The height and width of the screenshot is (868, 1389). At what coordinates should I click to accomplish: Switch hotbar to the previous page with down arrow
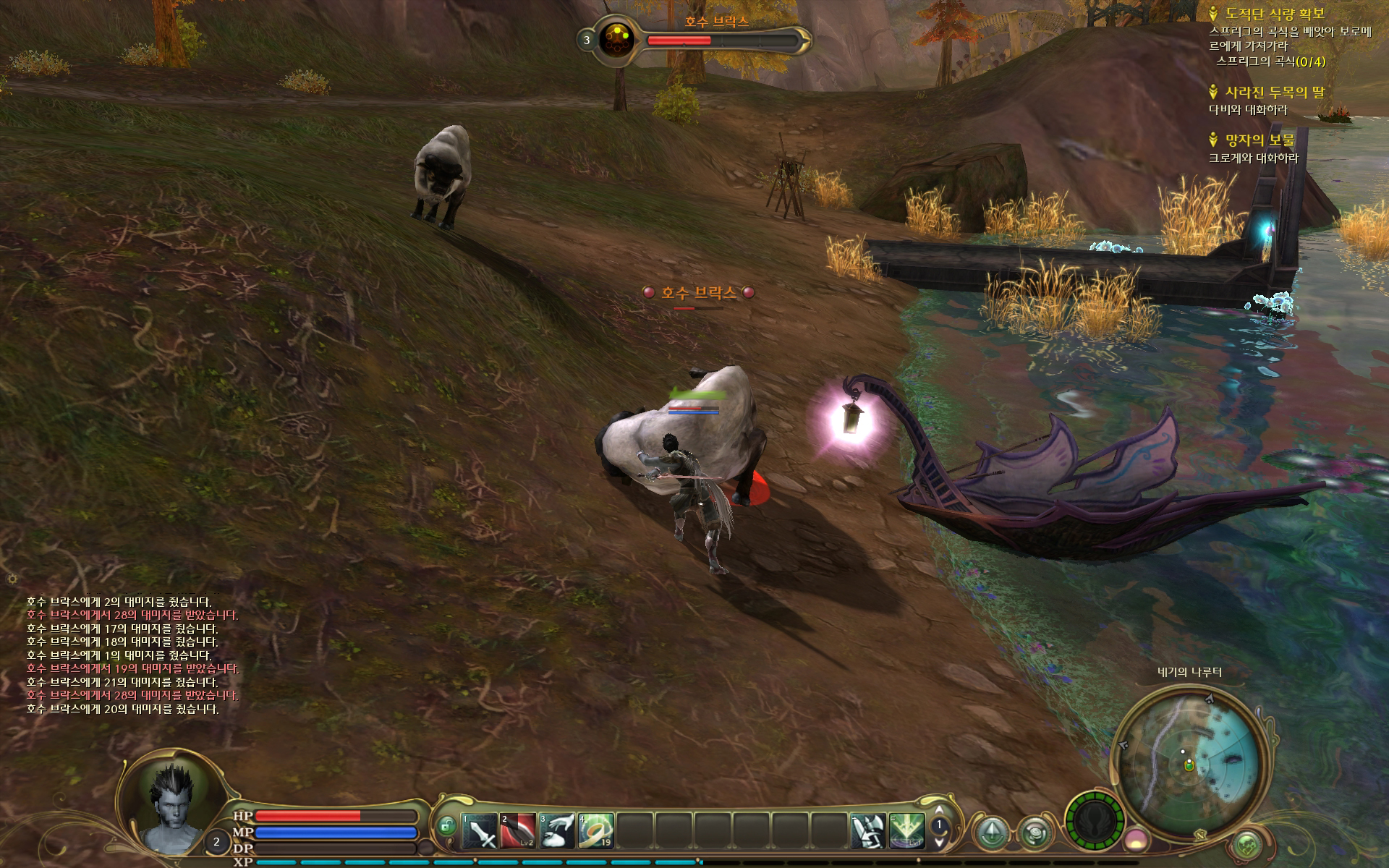(x=939, y=841)
